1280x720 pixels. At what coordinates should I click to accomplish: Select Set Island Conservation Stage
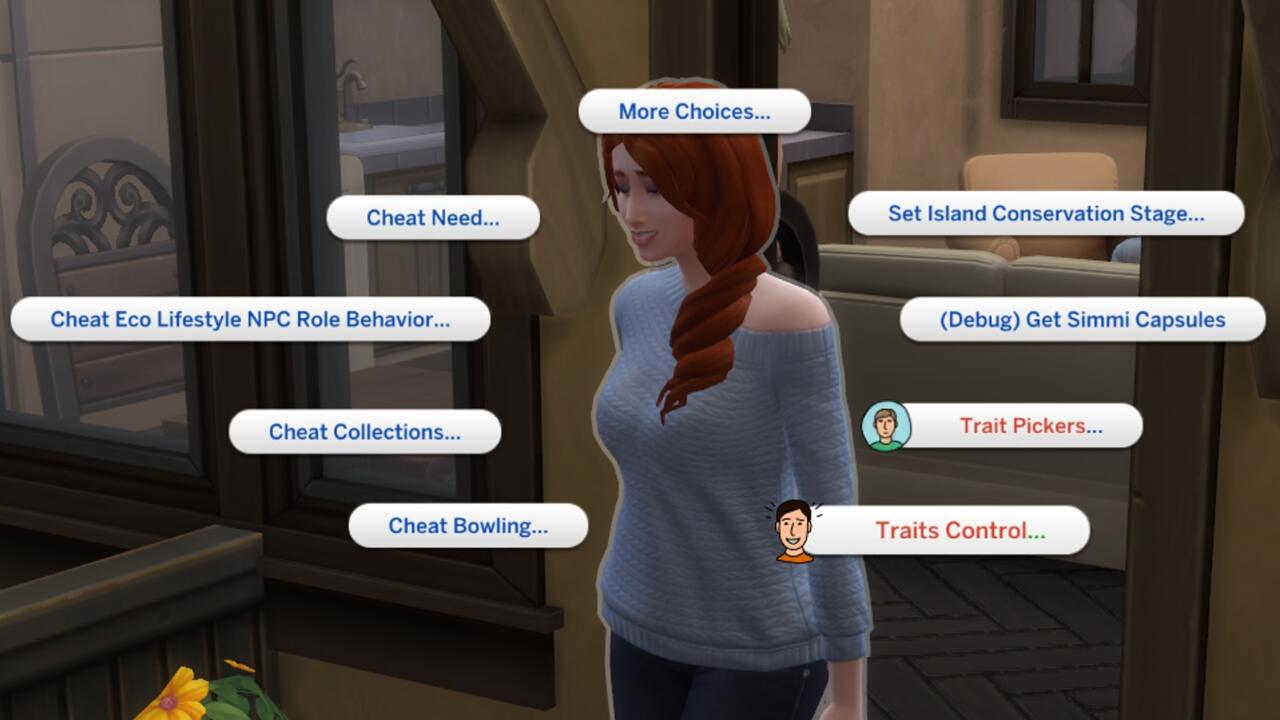[1046, 213]
